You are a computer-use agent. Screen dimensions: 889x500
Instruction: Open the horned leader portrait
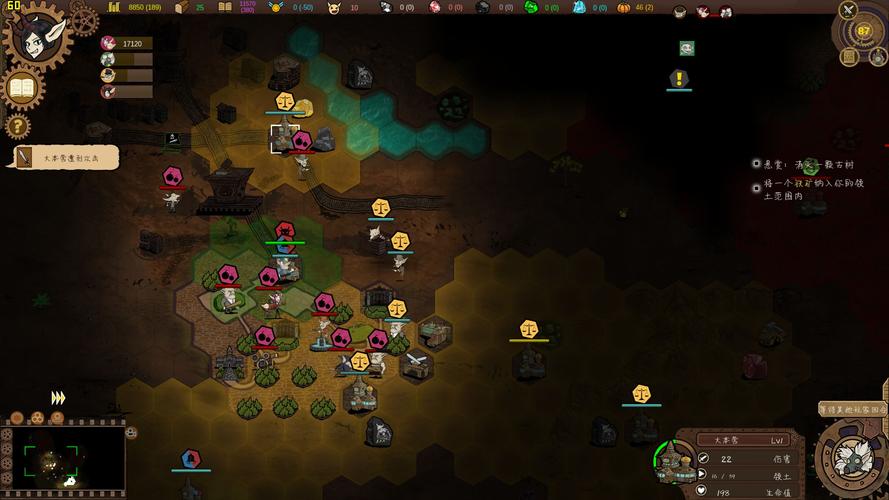[38, 35]
